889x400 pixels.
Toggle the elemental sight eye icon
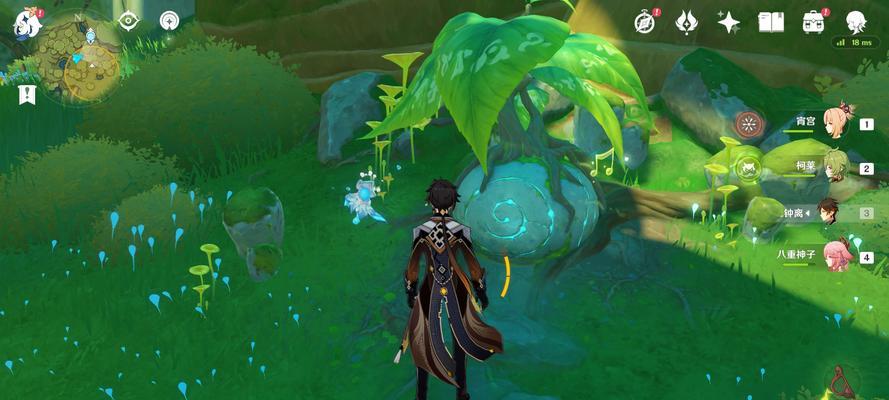click(128, 21)
